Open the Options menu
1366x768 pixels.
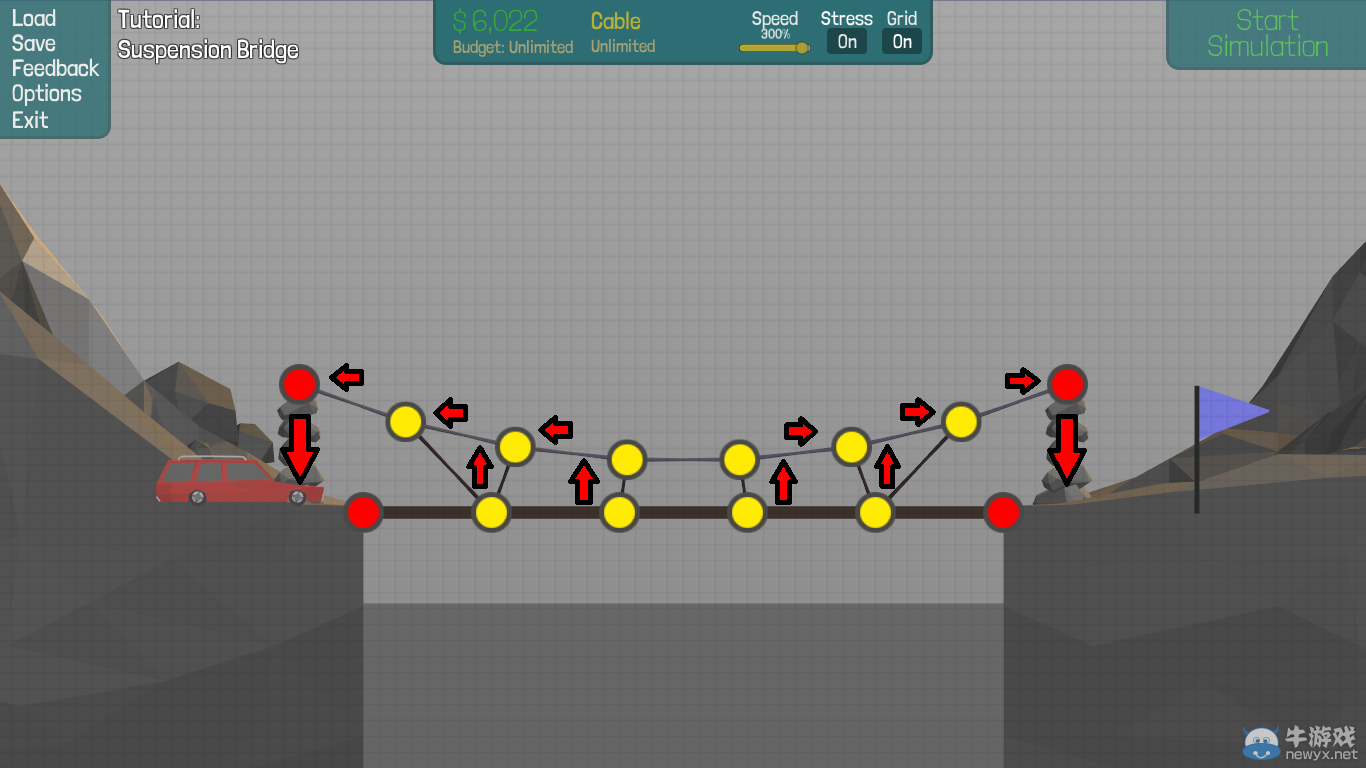pyautogui.click(x=47, y=93)
